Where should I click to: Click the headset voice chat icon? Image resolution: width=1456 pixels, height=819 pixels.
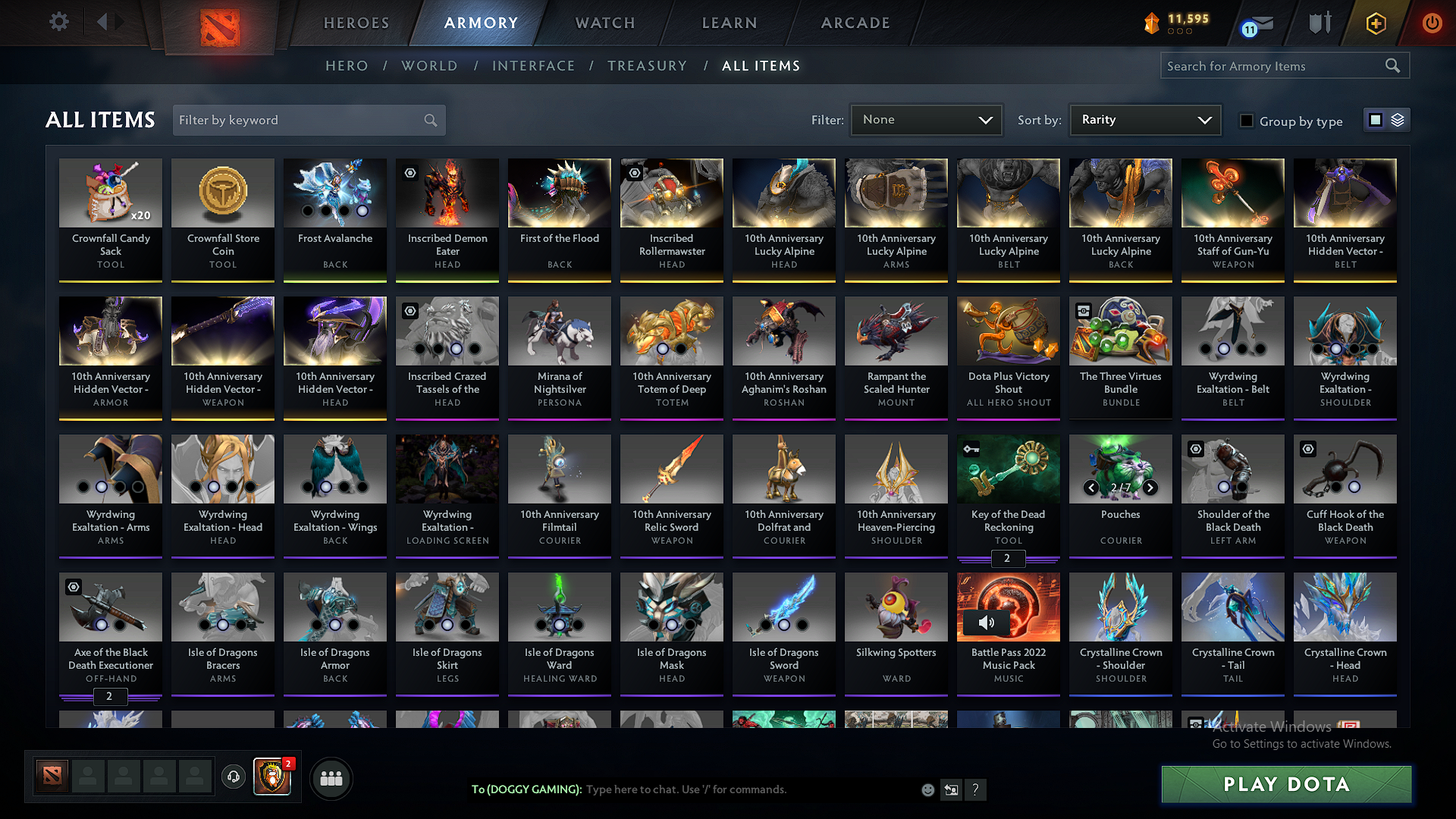[234, 777]
